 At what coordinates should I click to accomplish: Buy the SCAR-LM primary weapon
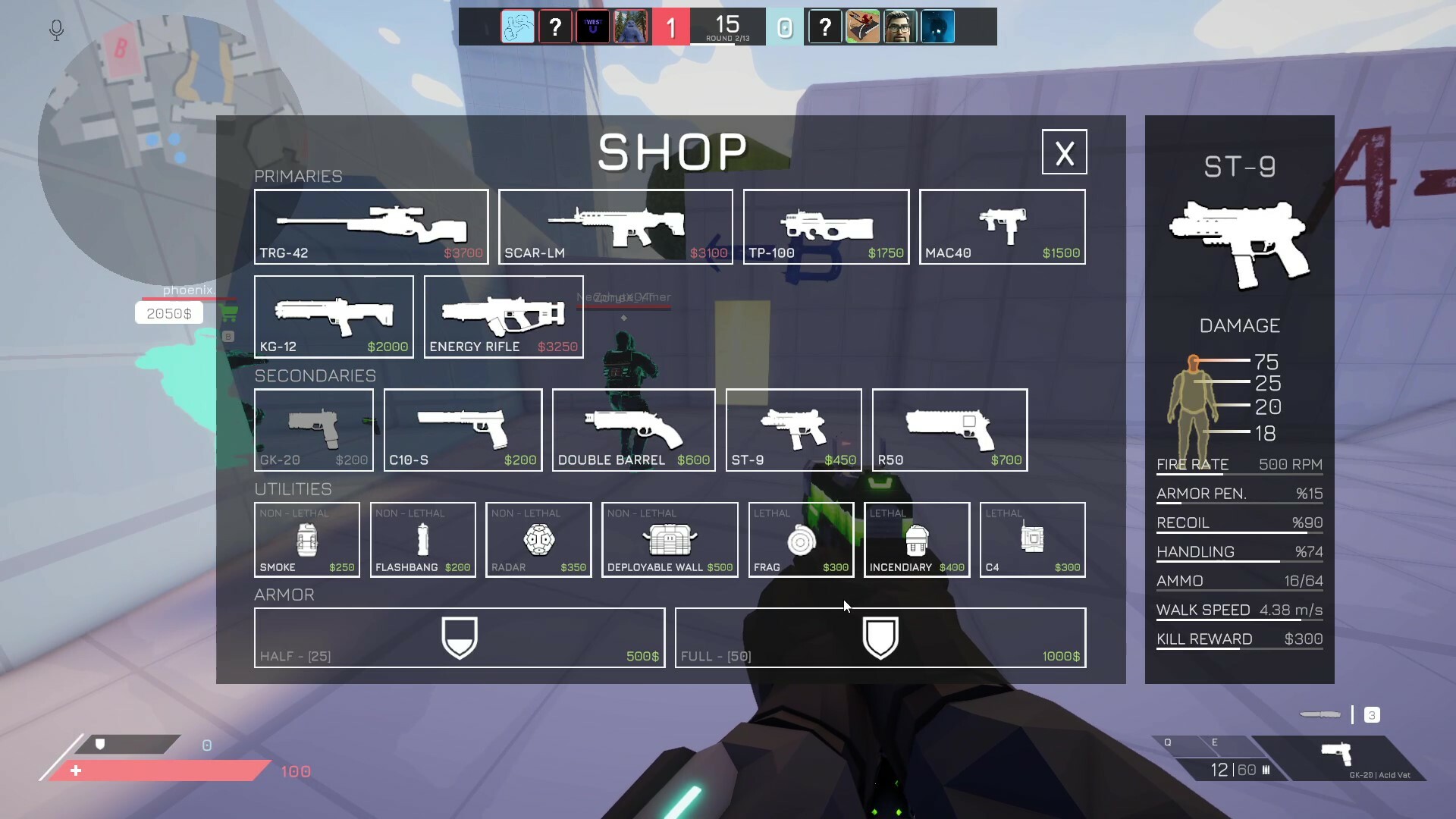(x=616, y=226)
